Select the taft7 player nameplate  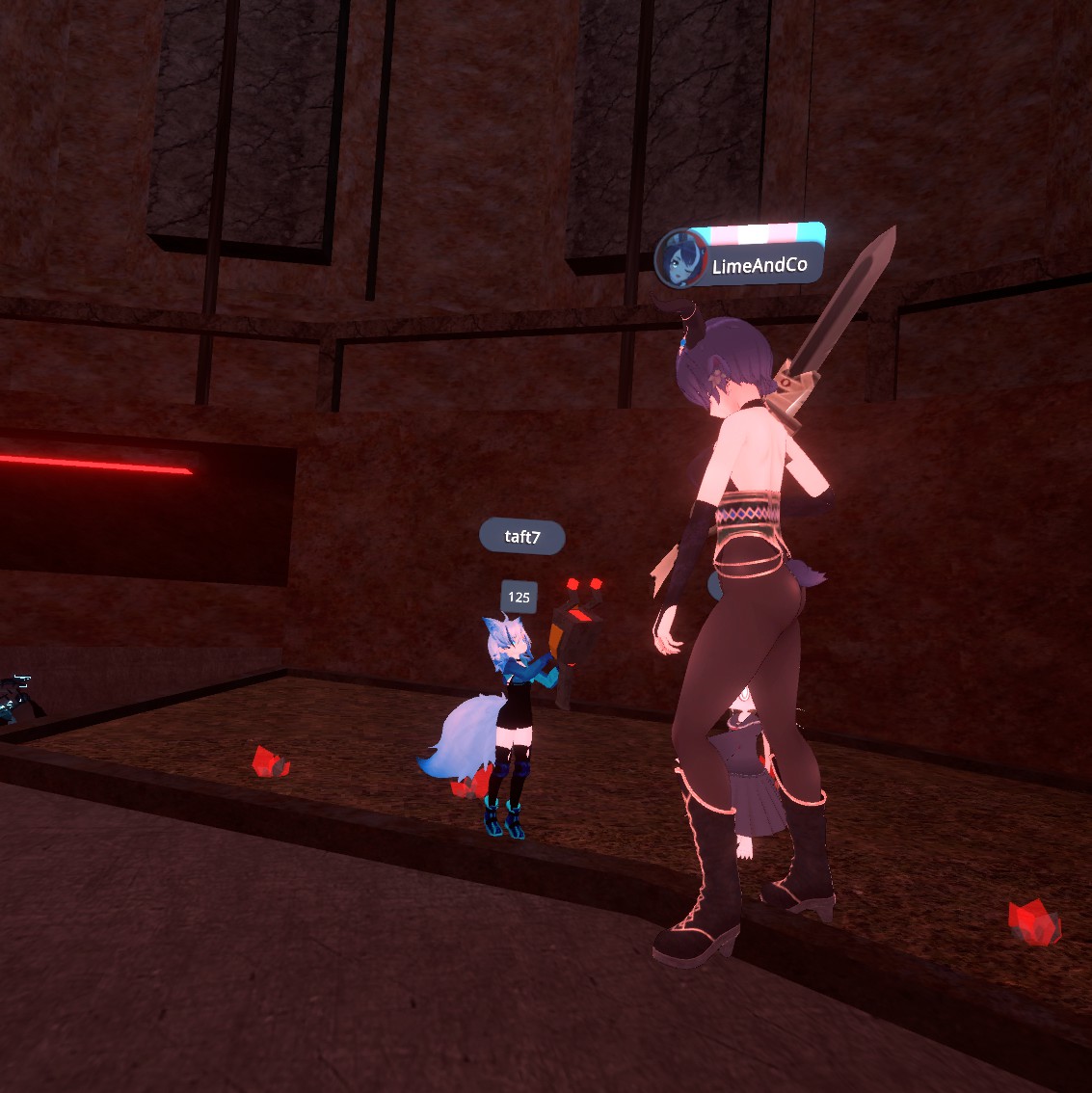click(x=522, y=537)
